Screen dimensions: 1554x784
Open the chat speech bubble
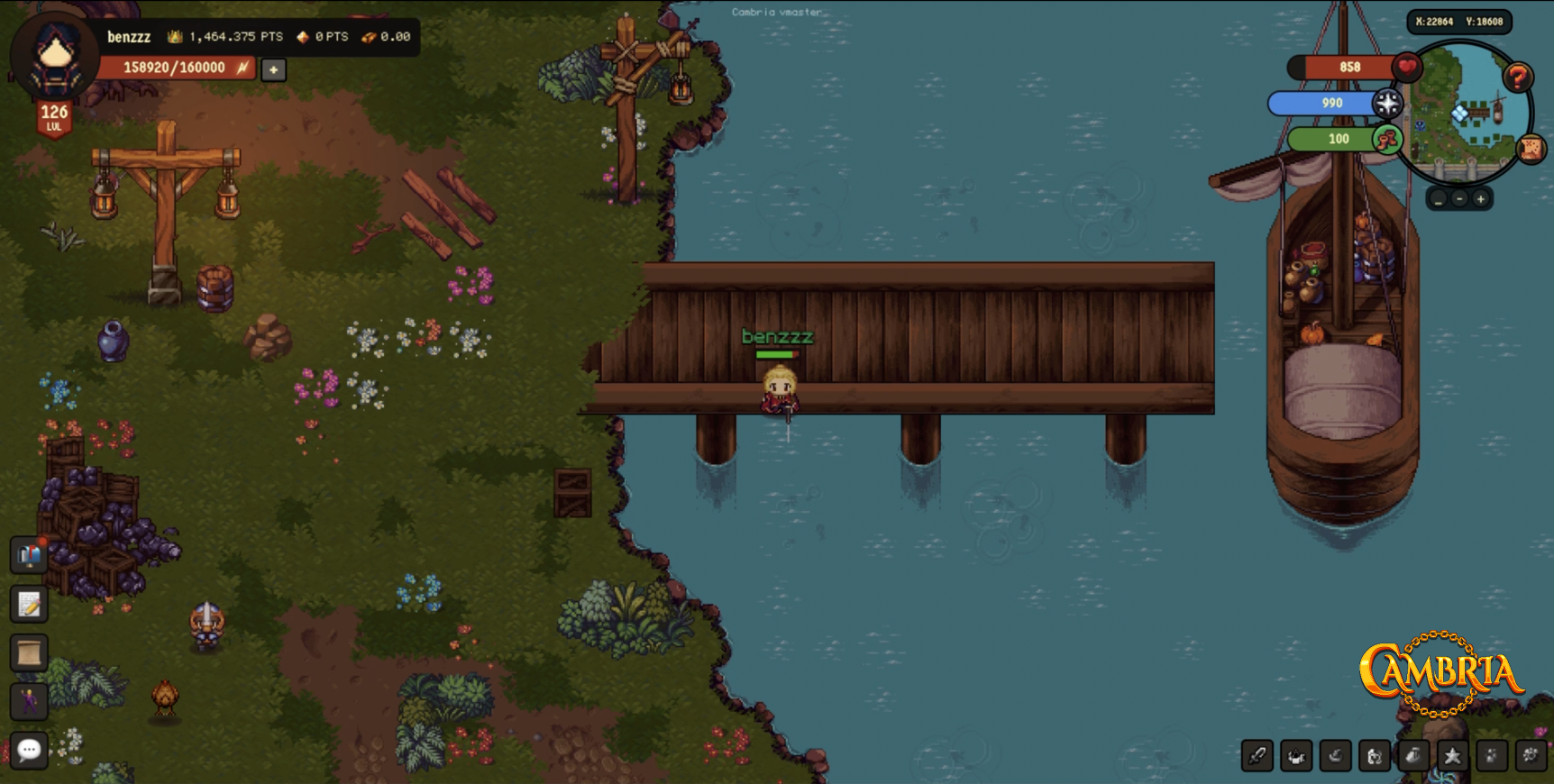29,750
